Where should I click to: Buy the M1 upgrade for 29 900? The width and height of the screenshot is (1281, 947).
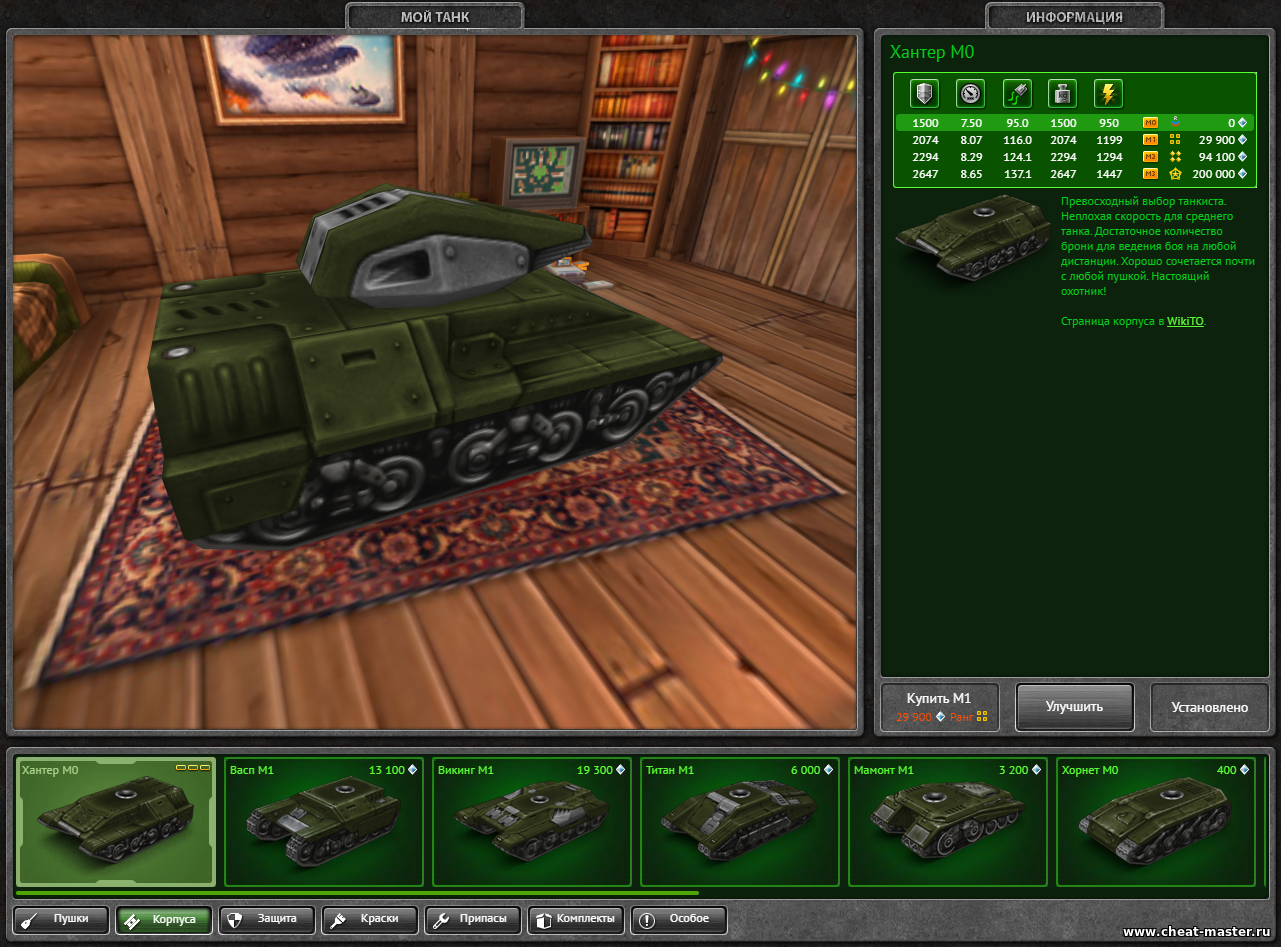[x=939, y=707]
